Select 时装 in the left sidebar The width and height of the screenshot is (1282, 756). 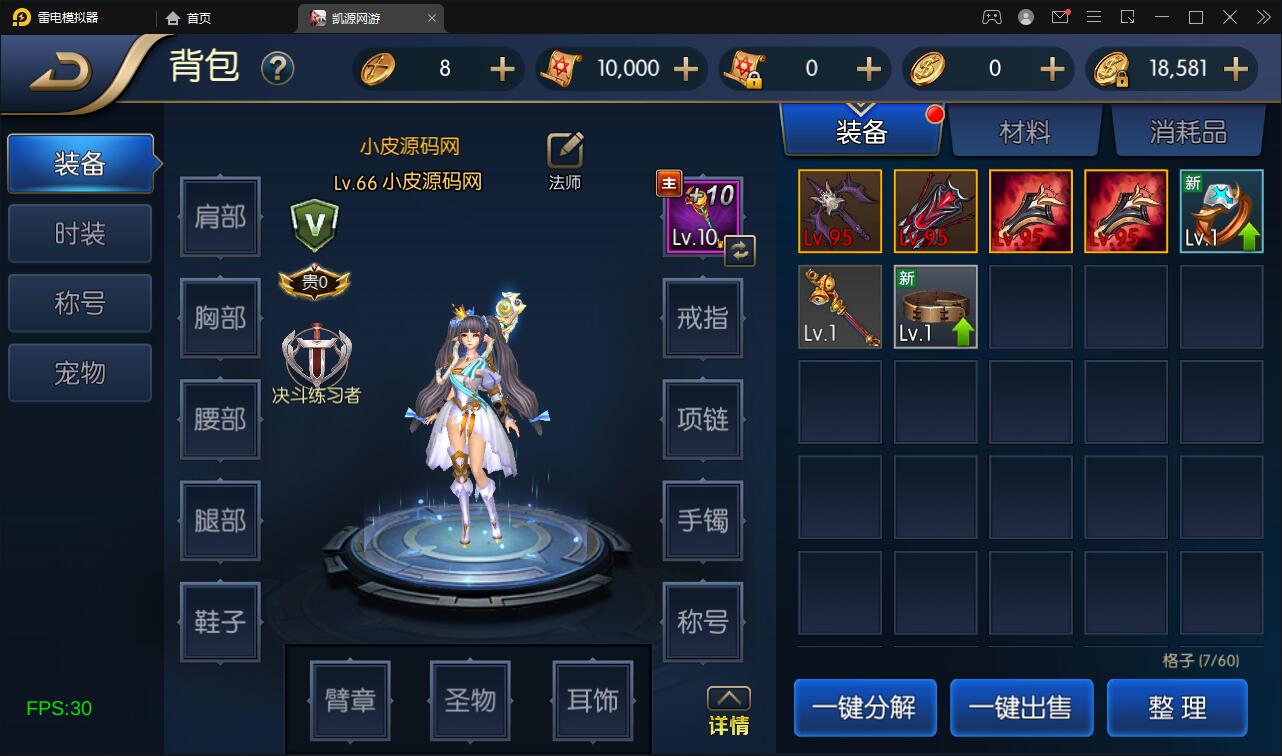79,233
